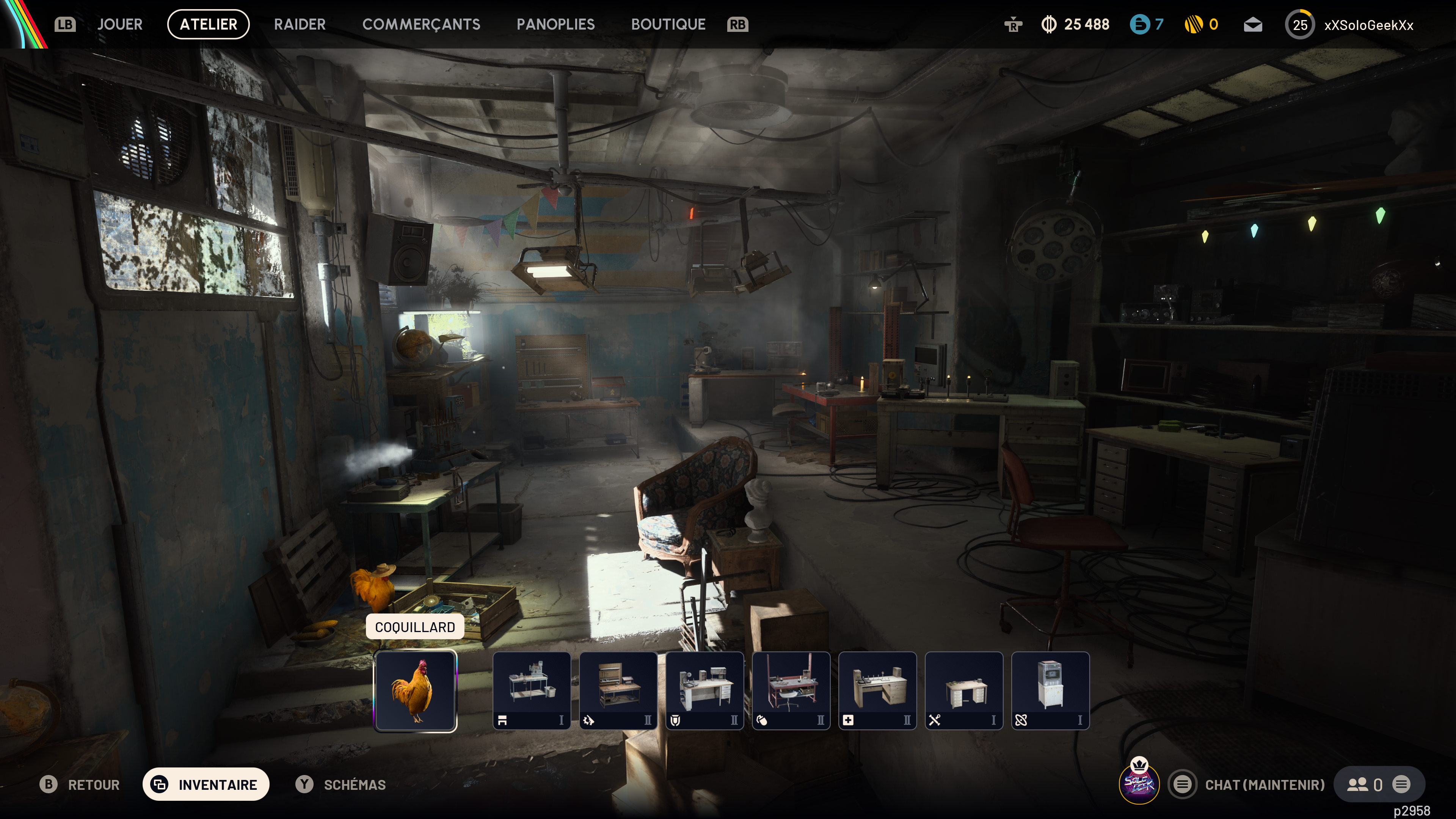This screenshot has width=1456, height=819.
Task: Open the PANOPLIES tab
Action: coord(555,24)
